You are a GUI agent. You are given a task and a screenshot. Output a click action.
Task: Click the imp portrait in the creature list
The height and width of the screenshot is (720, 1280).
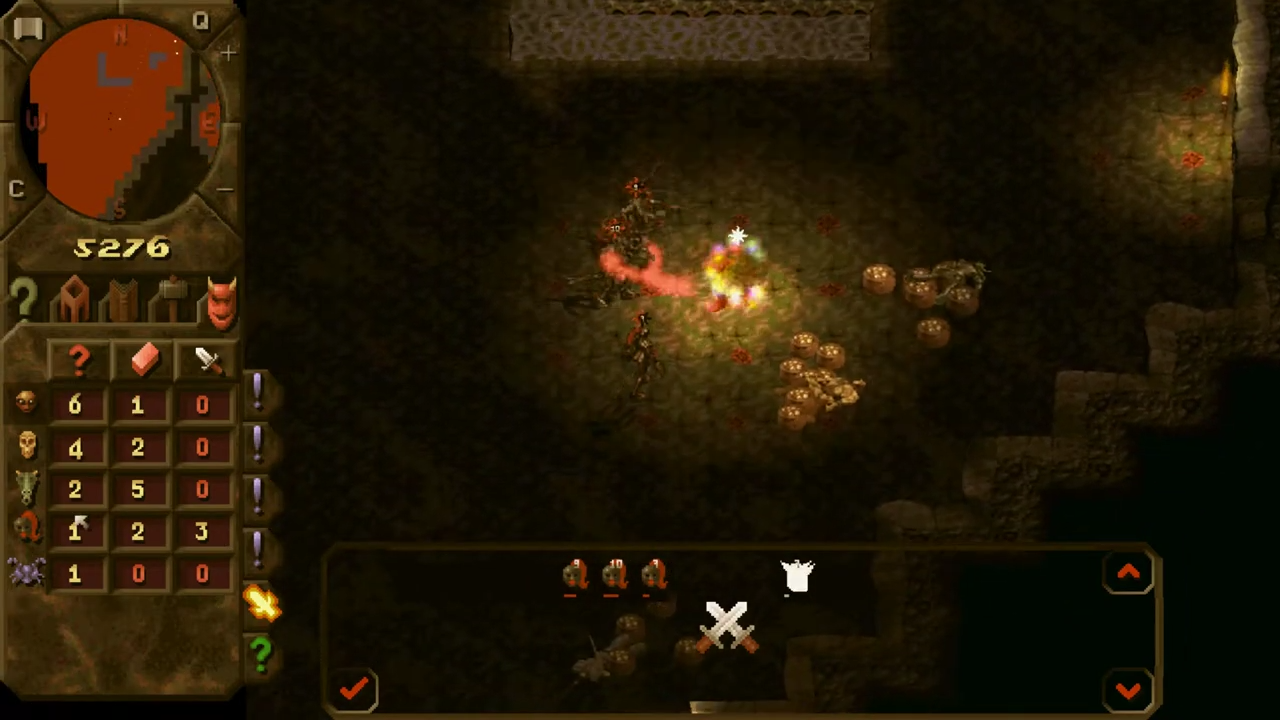click(26, 404)
